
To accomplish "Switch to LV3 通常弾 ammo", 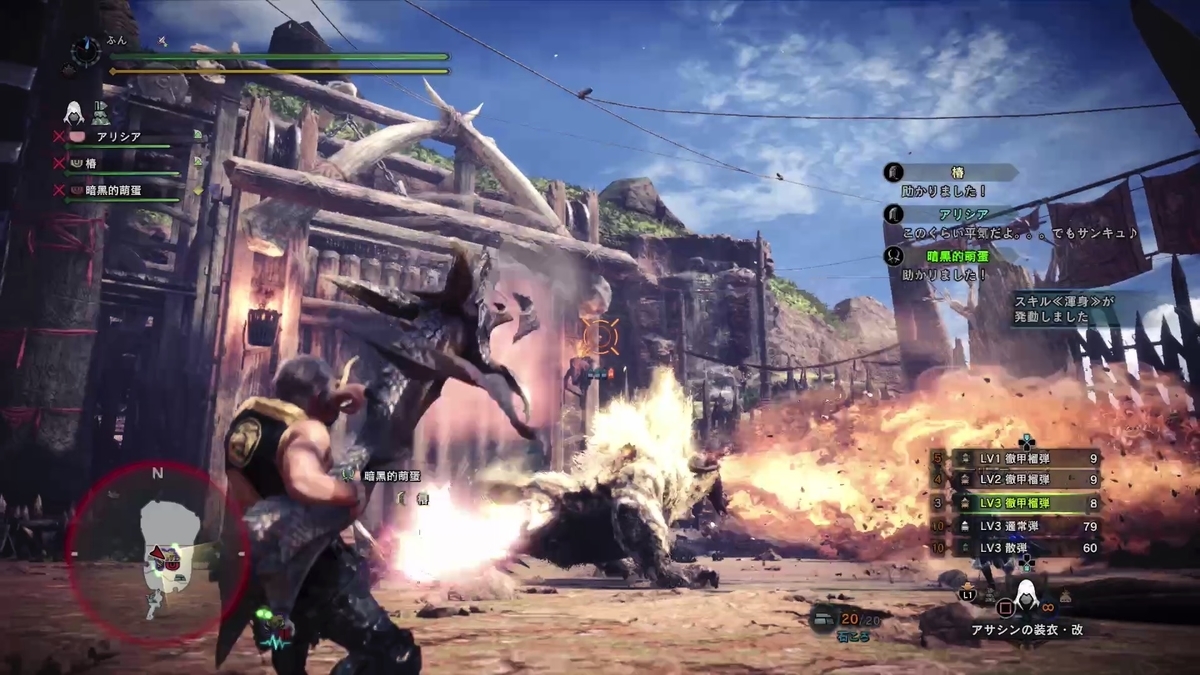I will coord(1025,525).
